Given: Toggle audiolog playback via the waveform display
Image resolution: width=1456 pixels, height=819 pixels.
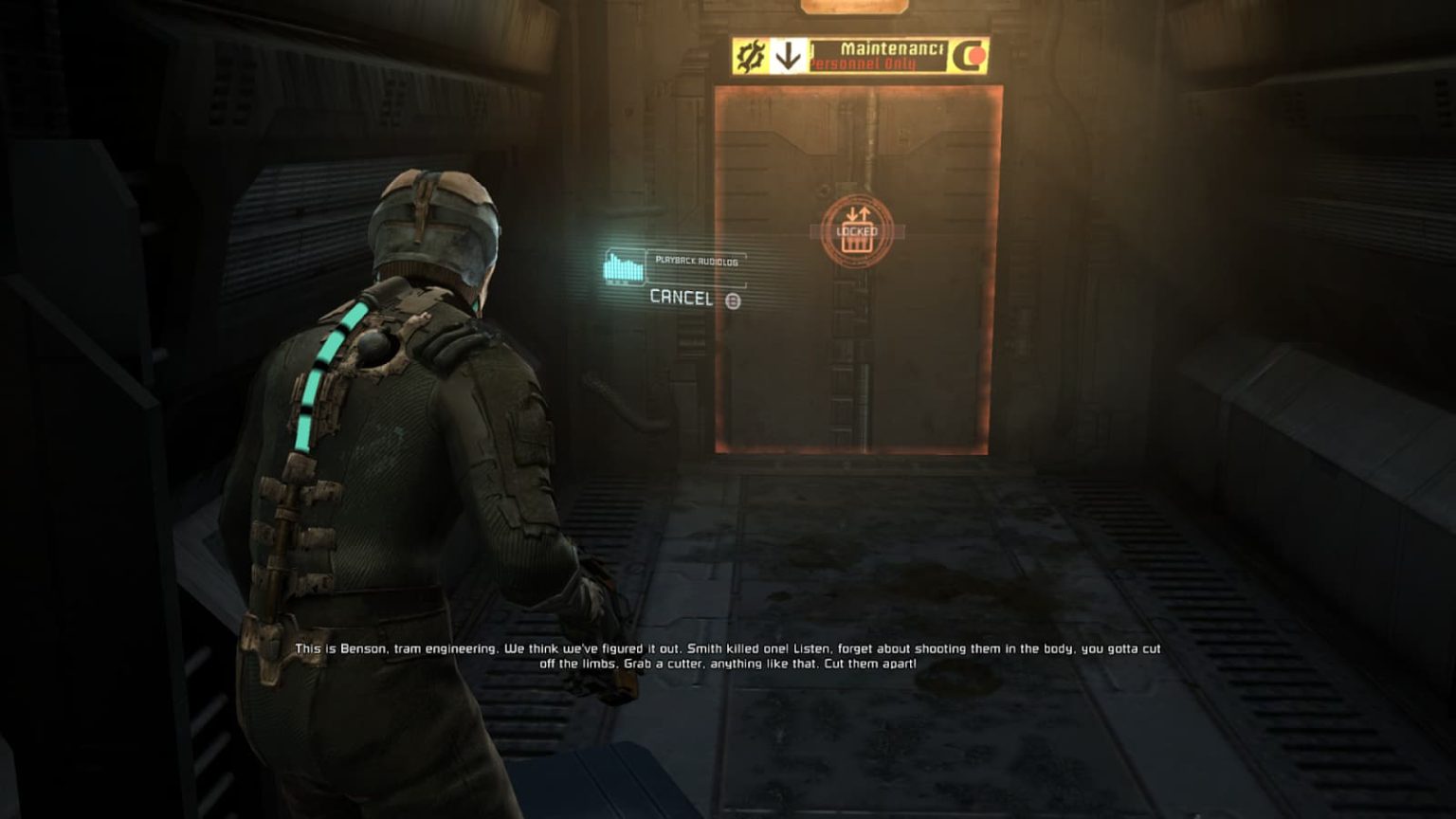Looking at the screenshot, I should tap(625, 266).
